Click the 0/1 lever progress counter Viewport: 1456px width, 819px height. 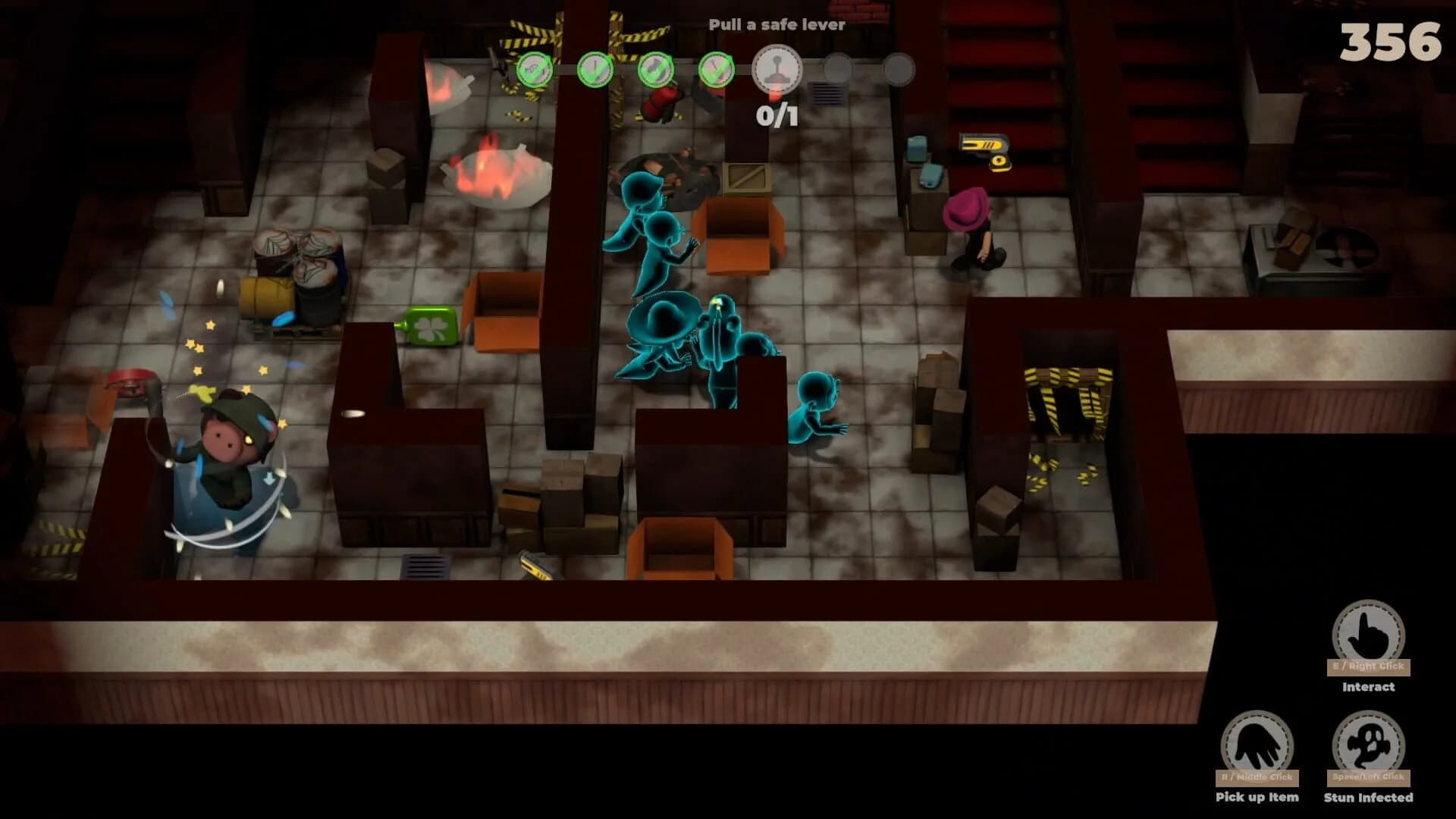point(777,115)
